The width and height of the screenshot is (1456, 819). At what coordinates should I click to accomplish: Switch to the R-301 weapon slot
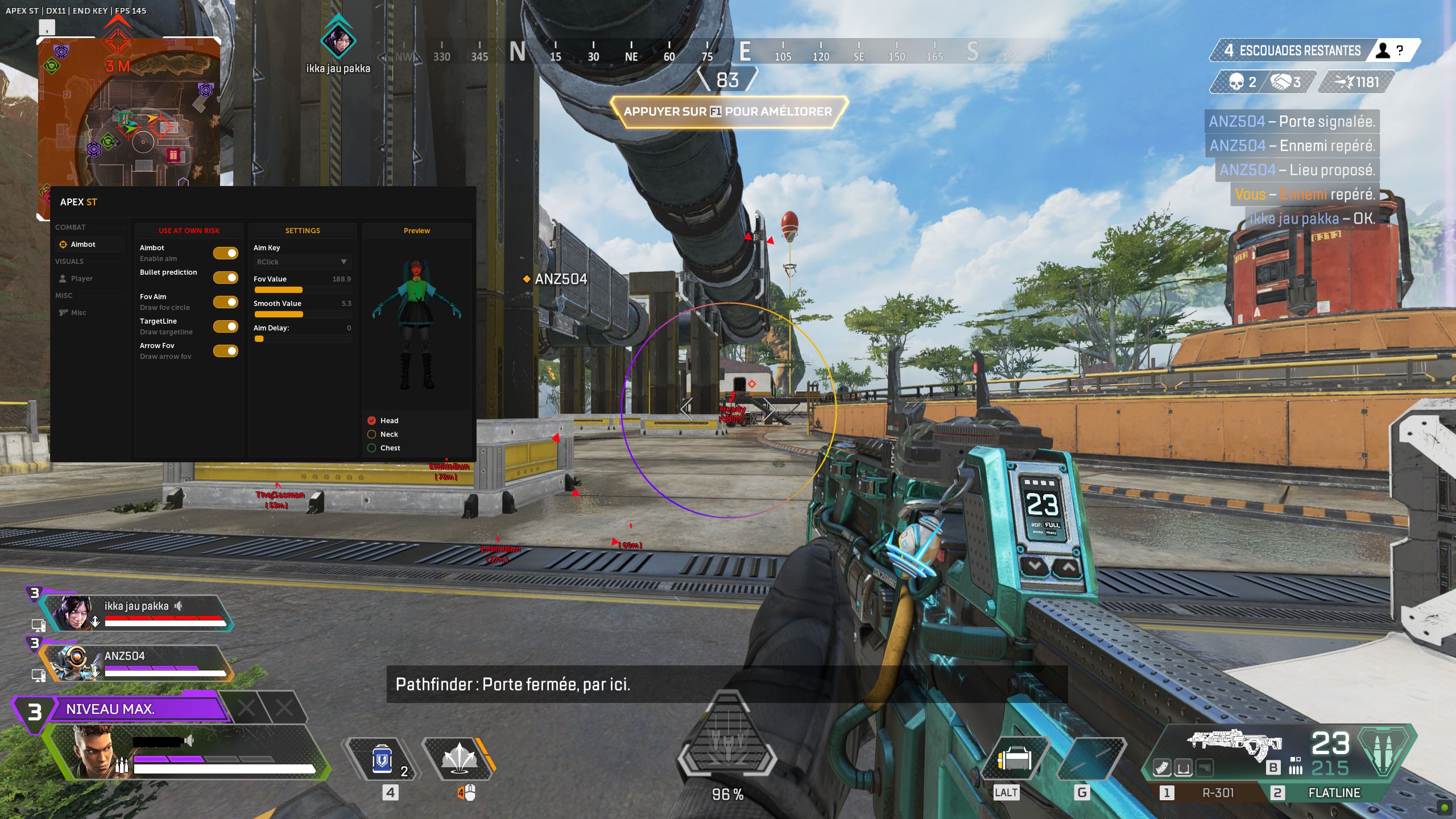click(1217, 793)
